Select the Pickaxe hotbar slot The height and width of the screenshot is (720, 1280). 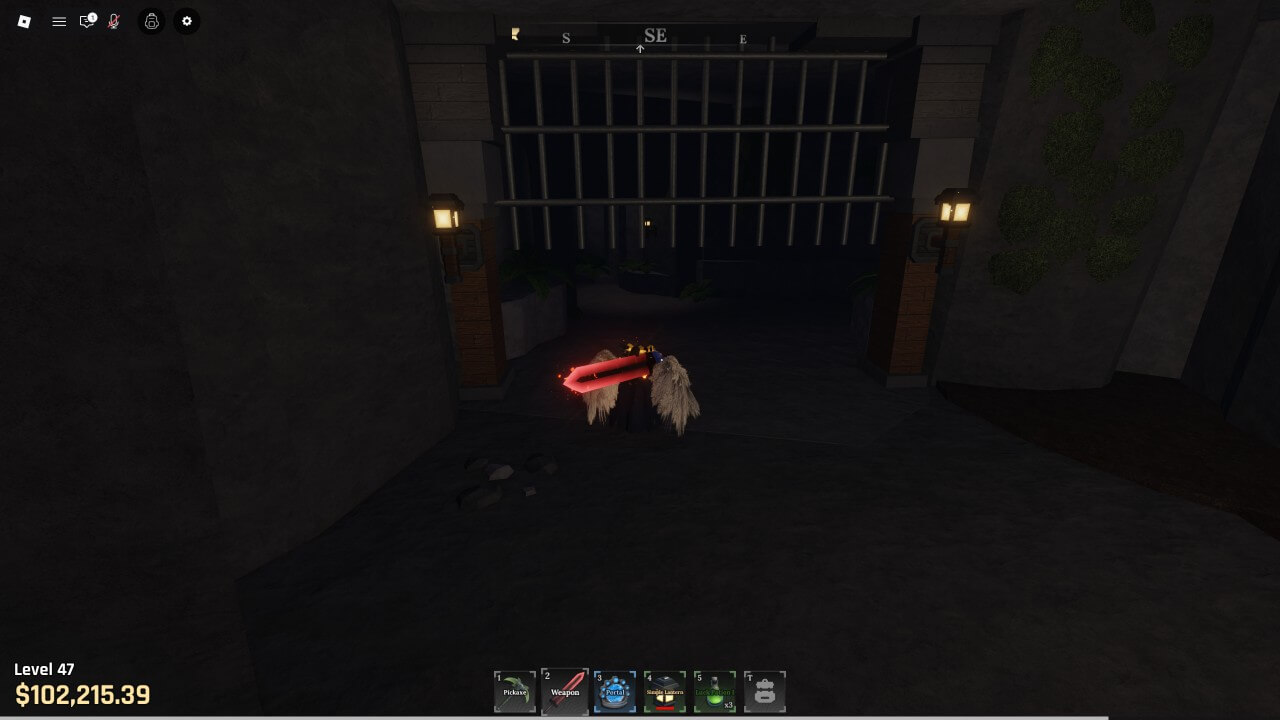[515, 691]
